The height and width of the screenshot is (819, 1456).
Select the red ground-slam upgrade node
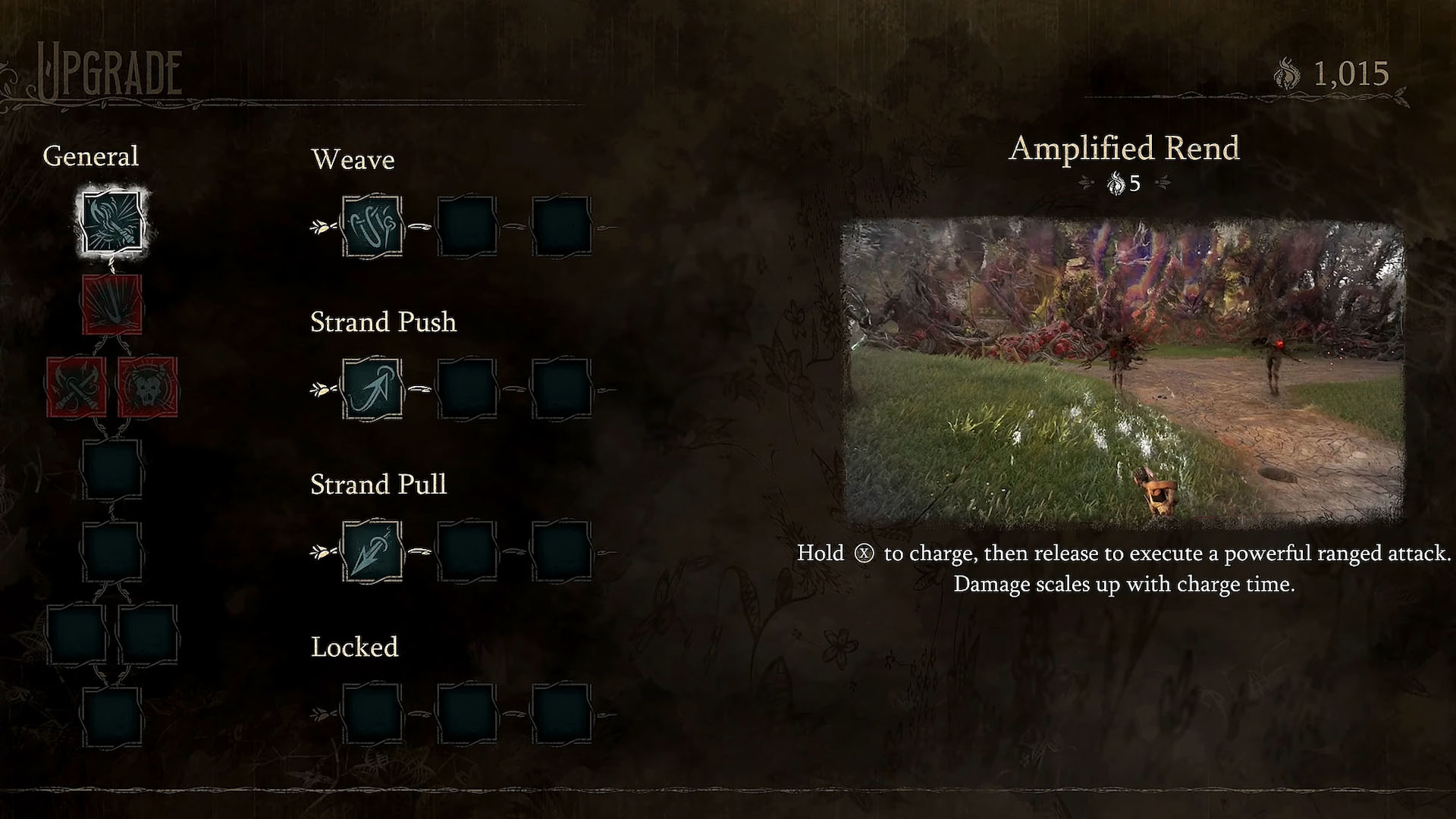tap(111, 305)
